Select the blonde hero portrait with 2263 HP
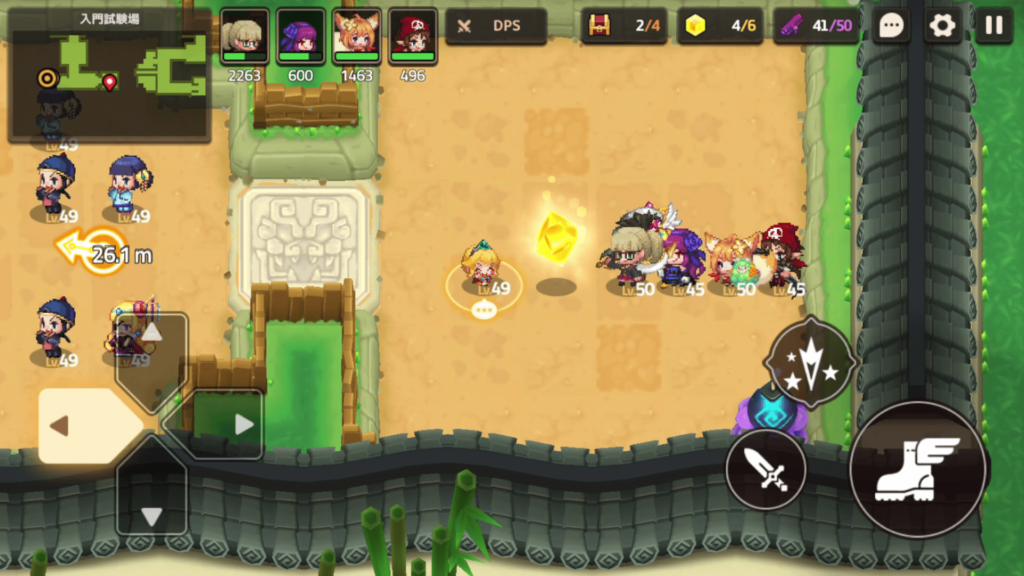The image size is (1024, 576). click(x=244, y=36)
